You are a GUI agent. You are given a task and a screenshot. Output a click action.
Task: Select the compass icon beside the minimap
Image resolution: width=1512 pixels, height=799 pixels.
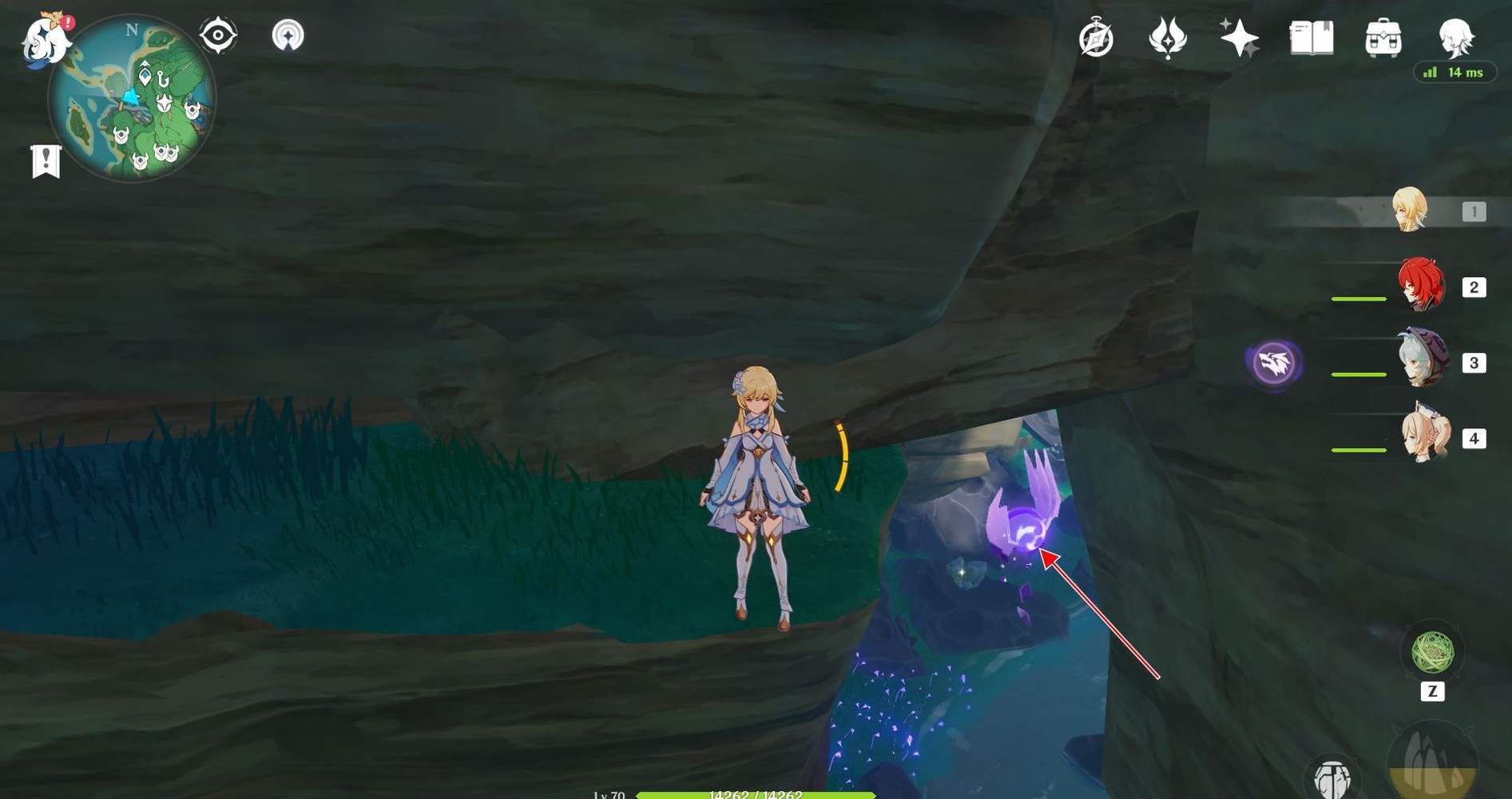(216, 34)
